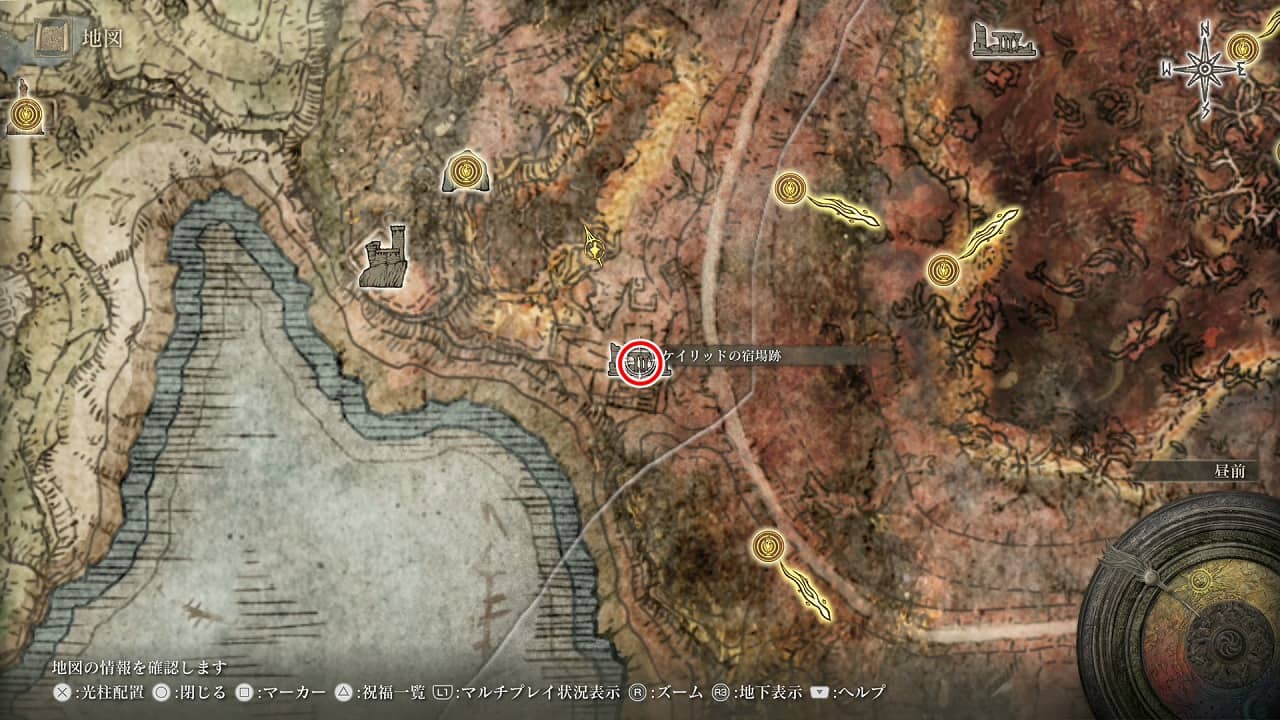Select the uncircled ruins landmark near the compass
The width and height of the screenshot is (1280, 720).
[1002, 40]
